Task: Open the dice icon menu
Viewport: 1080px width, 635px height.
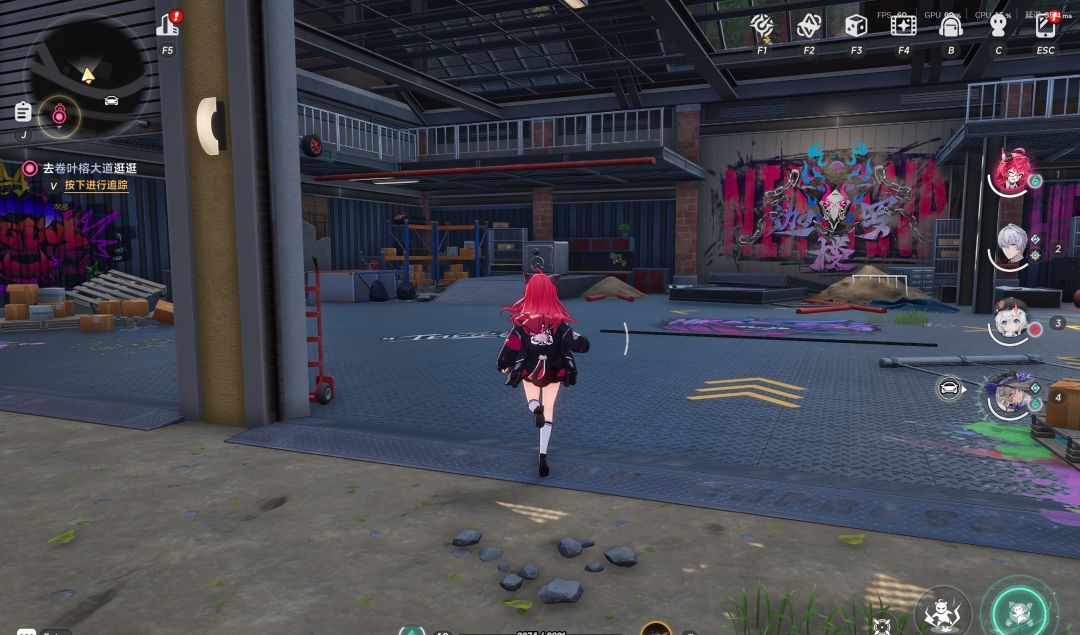Action: (856, 26)
